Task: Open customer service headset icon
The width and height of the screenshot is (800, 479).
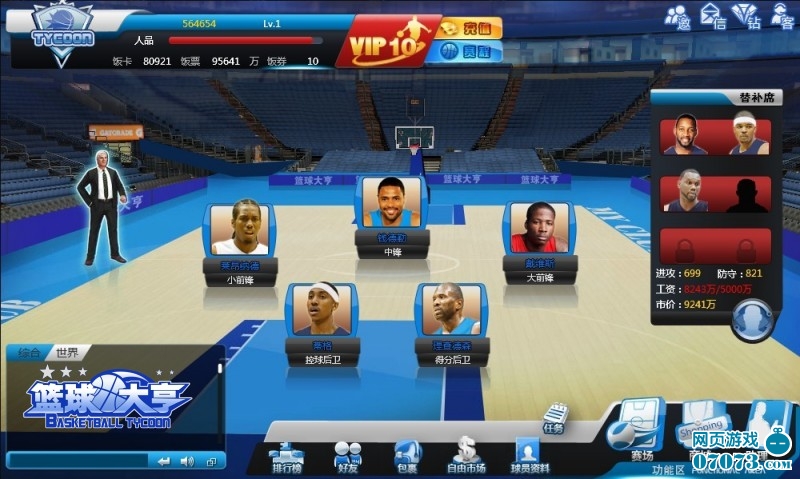Action: [x=780, y=17]
